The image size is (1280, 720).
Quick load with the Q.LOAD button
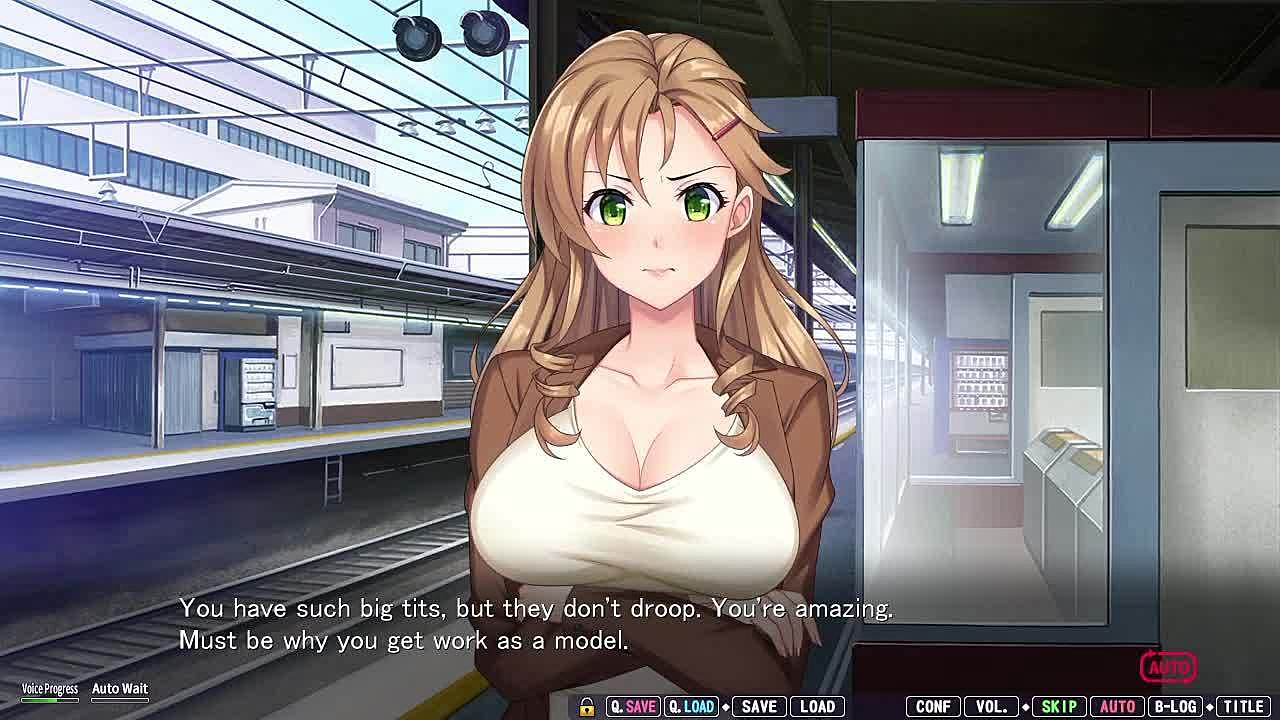pos(691,706)
